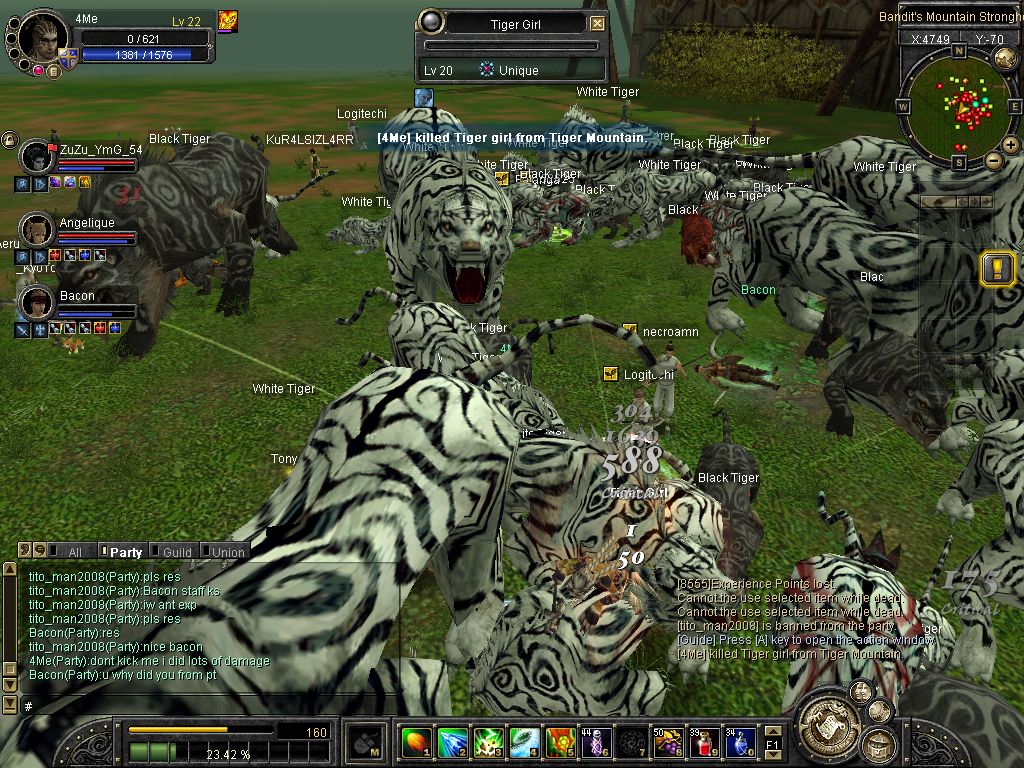The width and height of the screenshot is (1024, 768).
Task: Zoom in the minimap with plus button
Action: 1009,146
